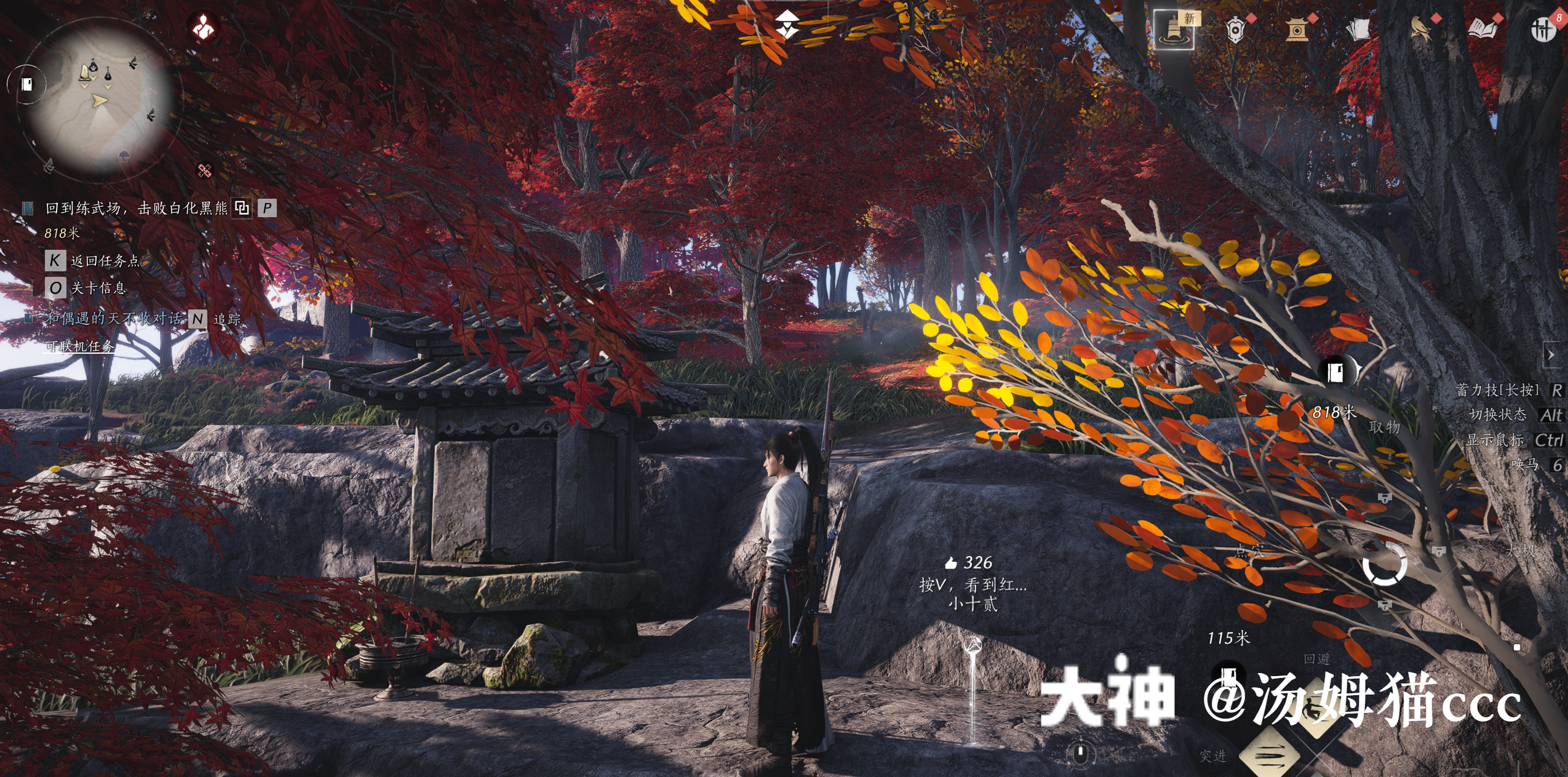
Task: Click the overlapping-squares icon beside quest title
Action: tap(242, 209)
